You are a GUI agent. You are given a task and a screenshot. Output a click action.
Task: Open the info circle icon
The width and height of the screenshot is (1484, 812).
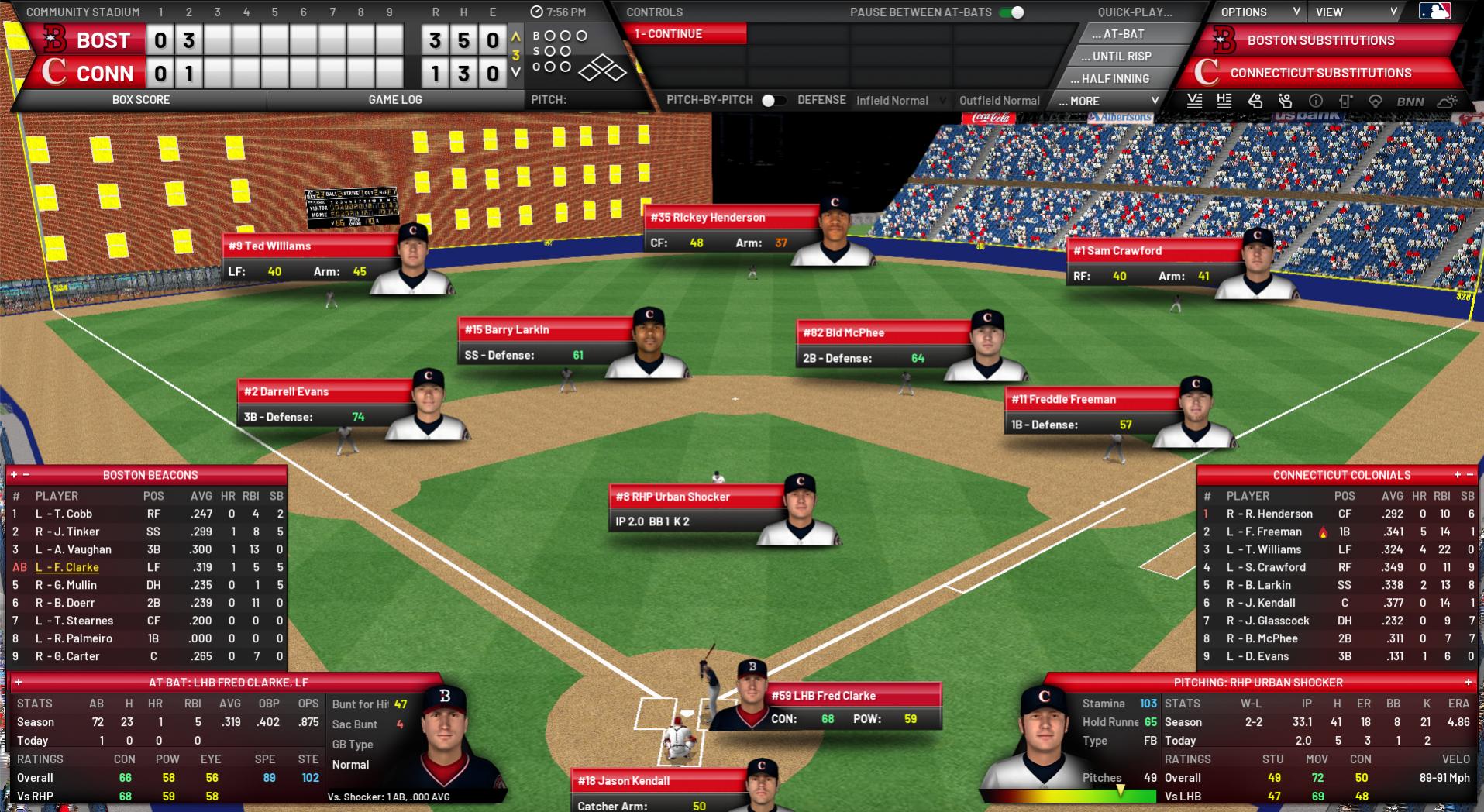coord(1315,101)
